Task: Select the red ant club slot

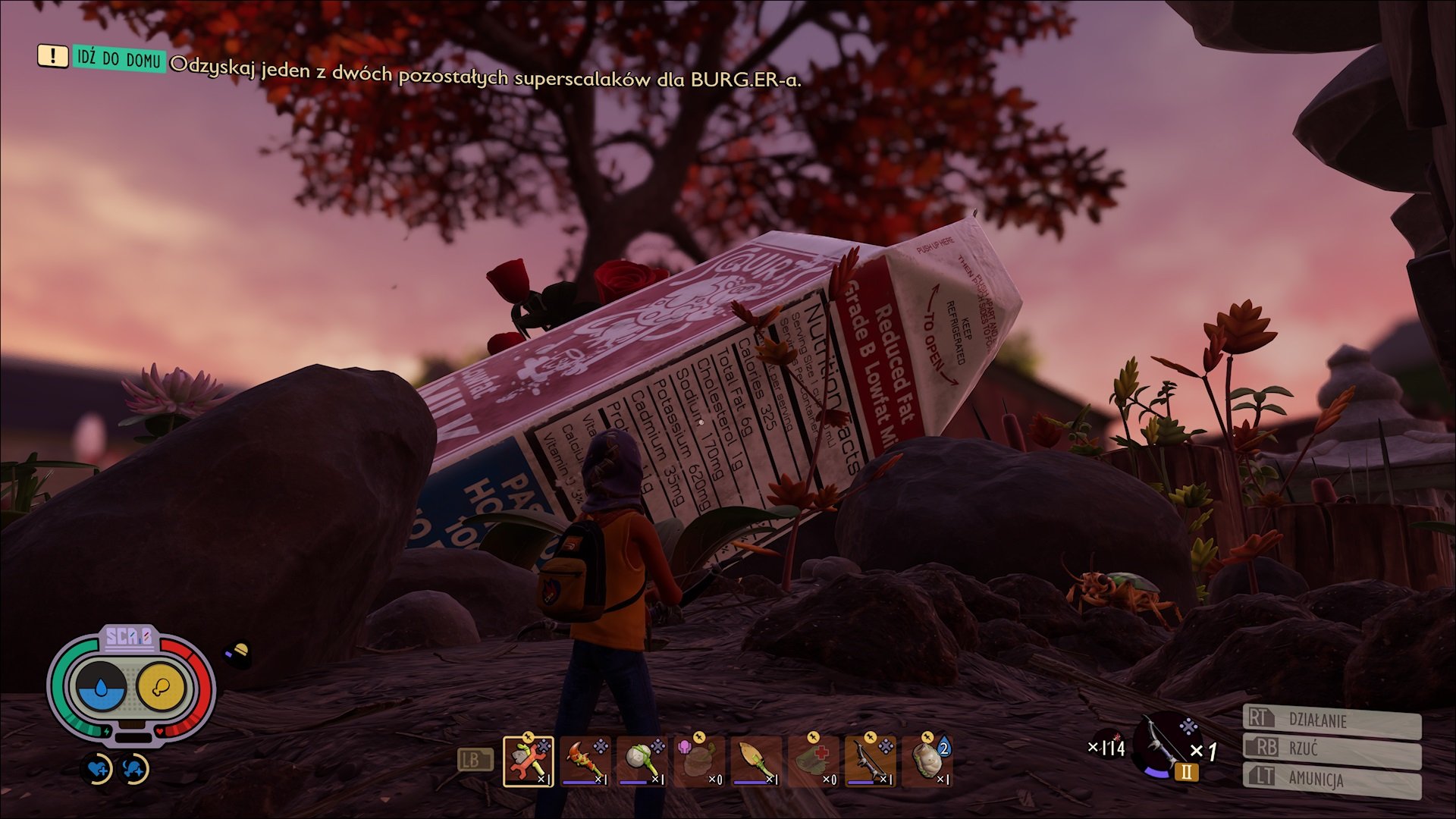Action: 585,761
